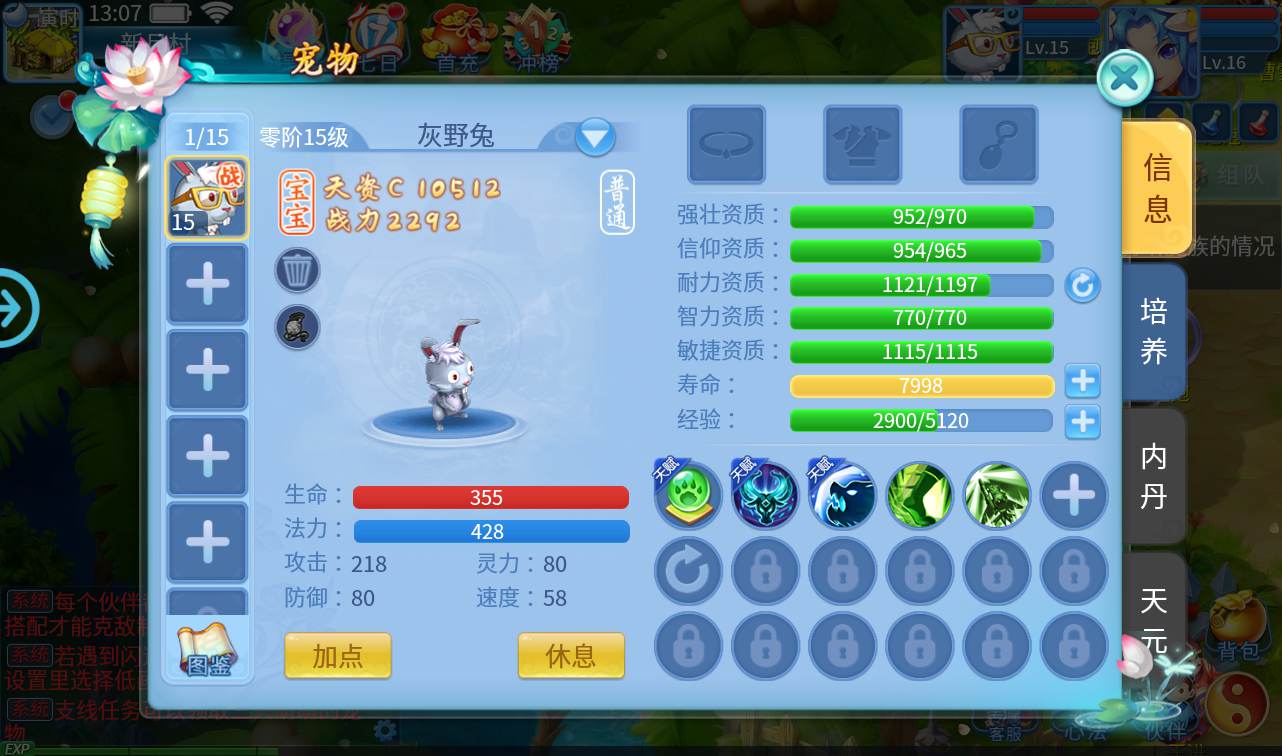The image size is (1282, 756).
Task: Click the trash can release button
Action: pos(298,270)
